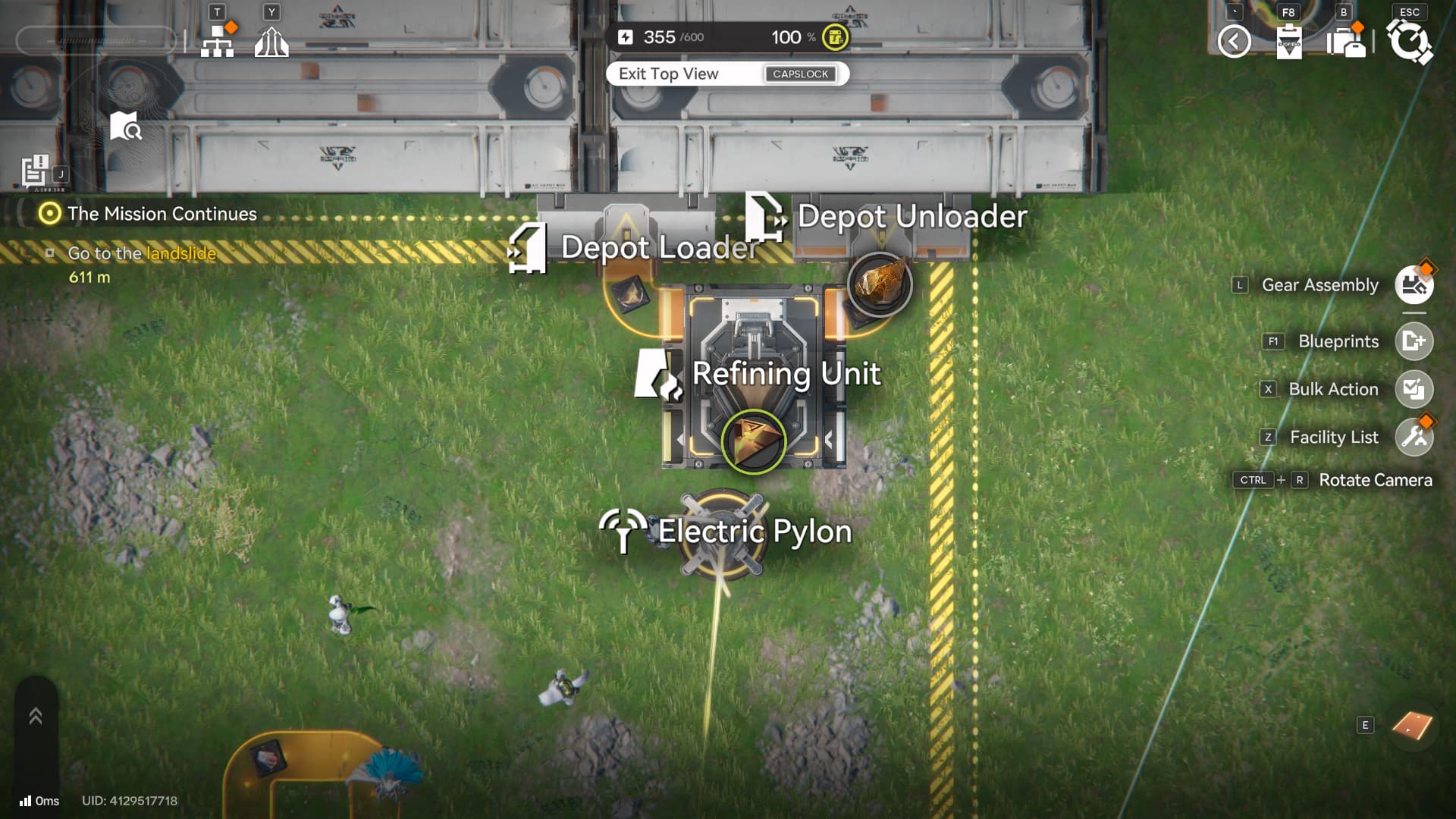This screenshot has width=1456, height=819.
Task: Open the Facility List
Action: coord(1414,437)
